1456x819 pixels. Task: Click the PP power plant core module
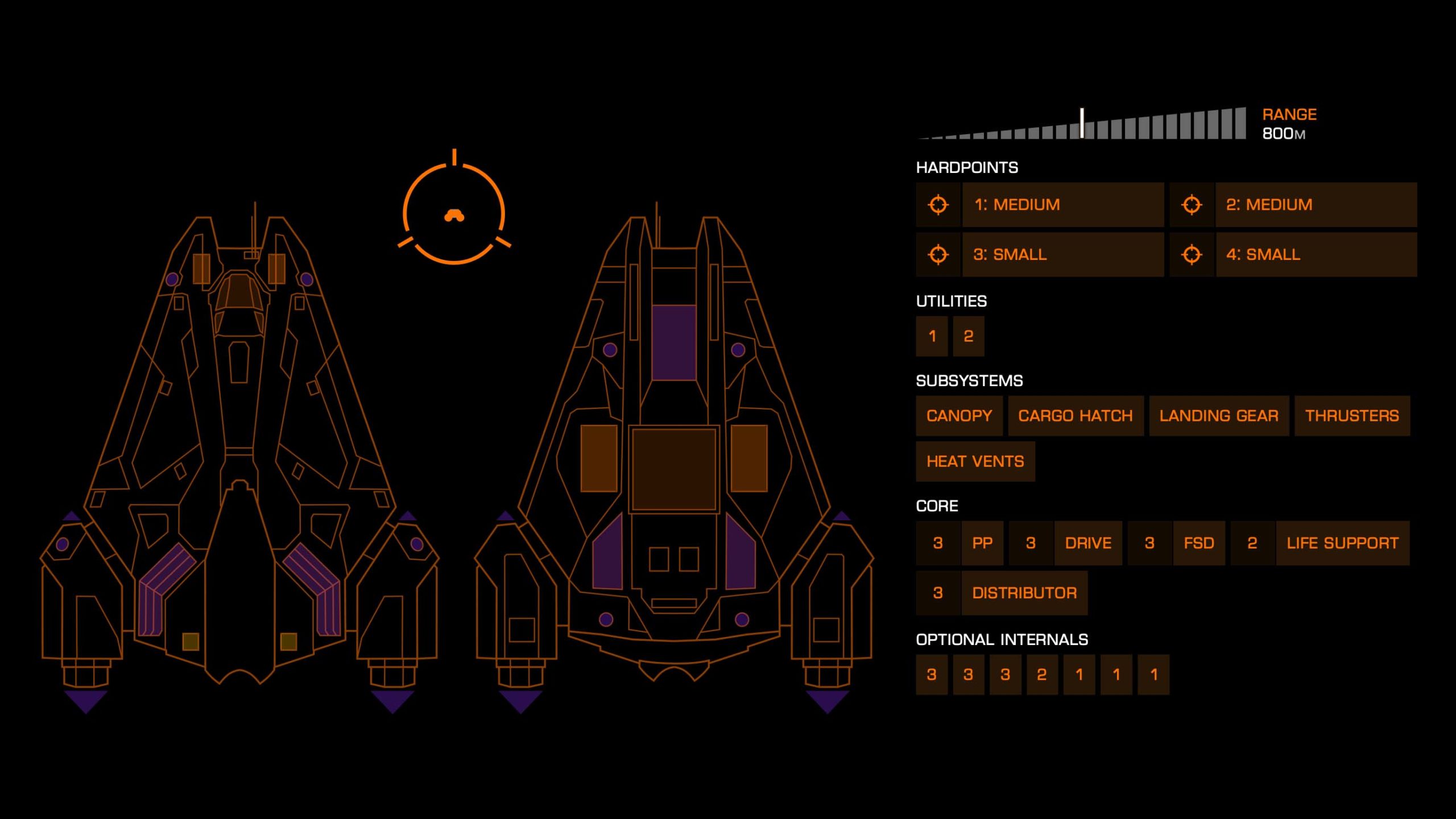pos(982,543)
